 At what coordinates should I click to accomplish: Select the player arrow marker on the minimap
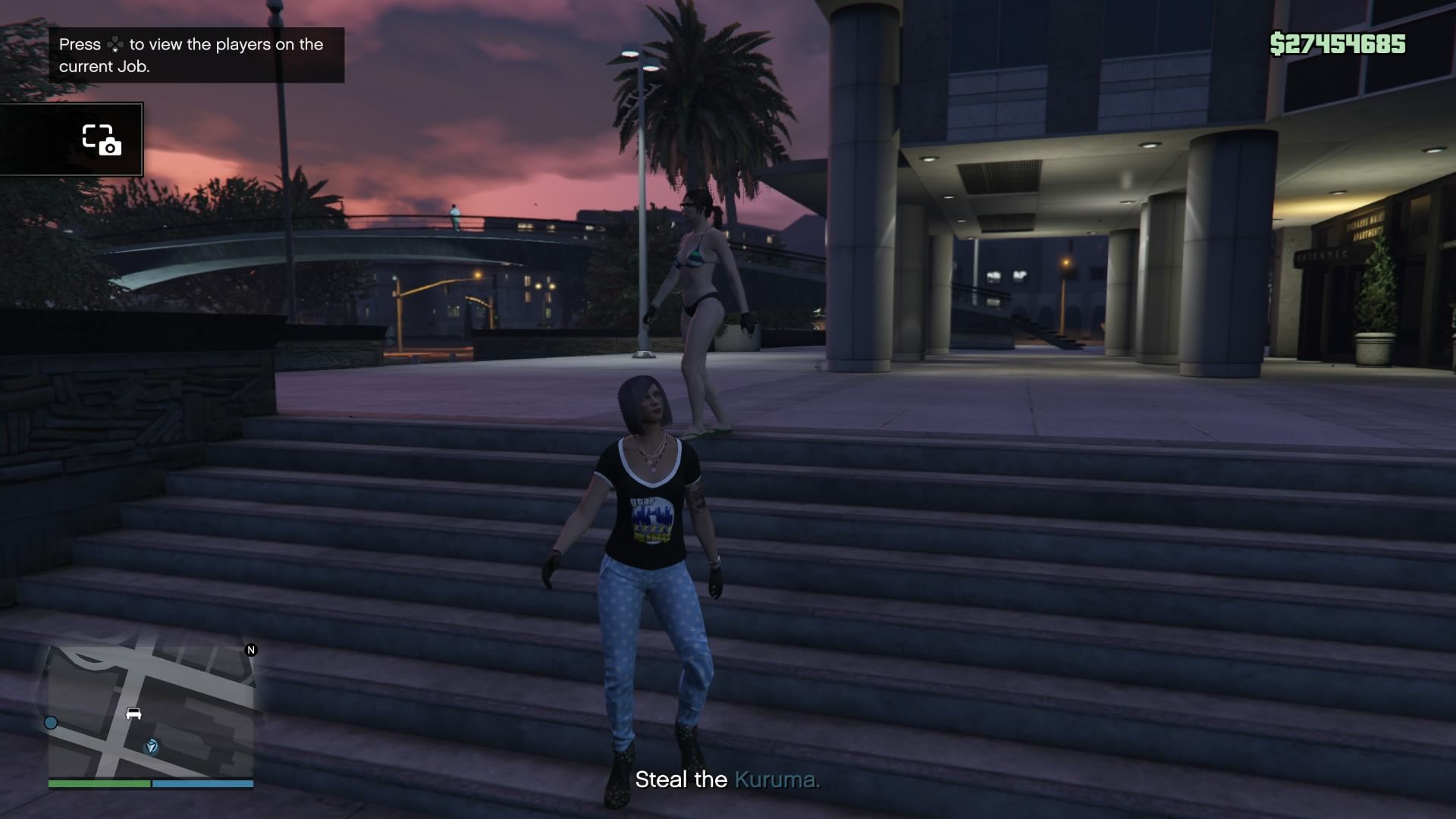tap(152, 747)
